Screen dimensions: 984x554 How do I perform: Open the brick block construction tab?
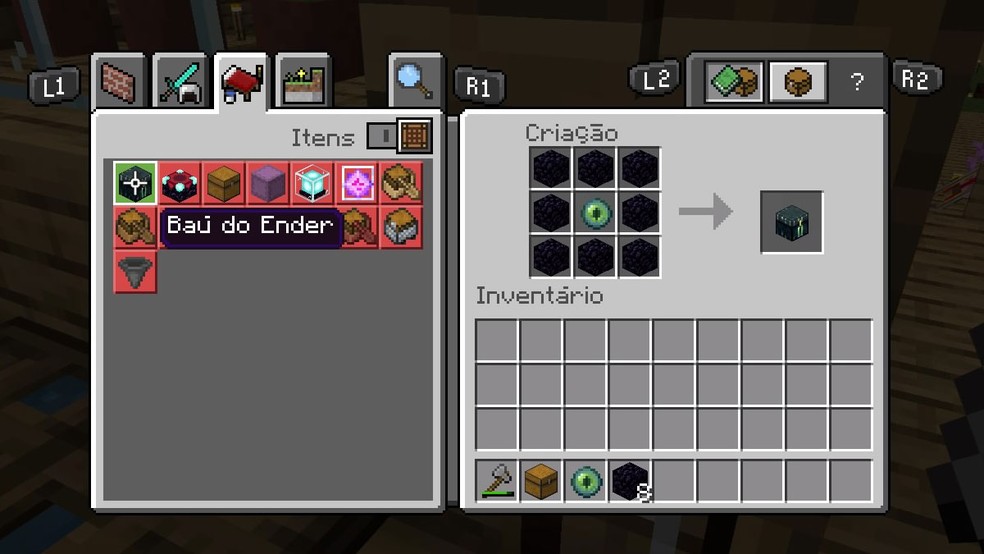click(120, 83)
